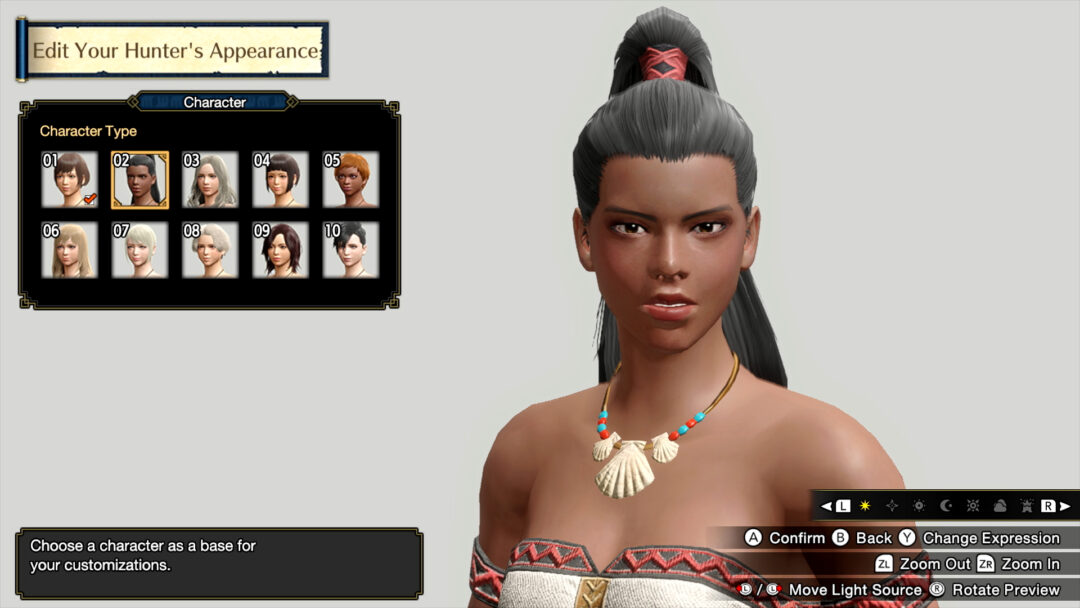
Task: Choose the cloudy weather lighting preset
Action: 1000,506
